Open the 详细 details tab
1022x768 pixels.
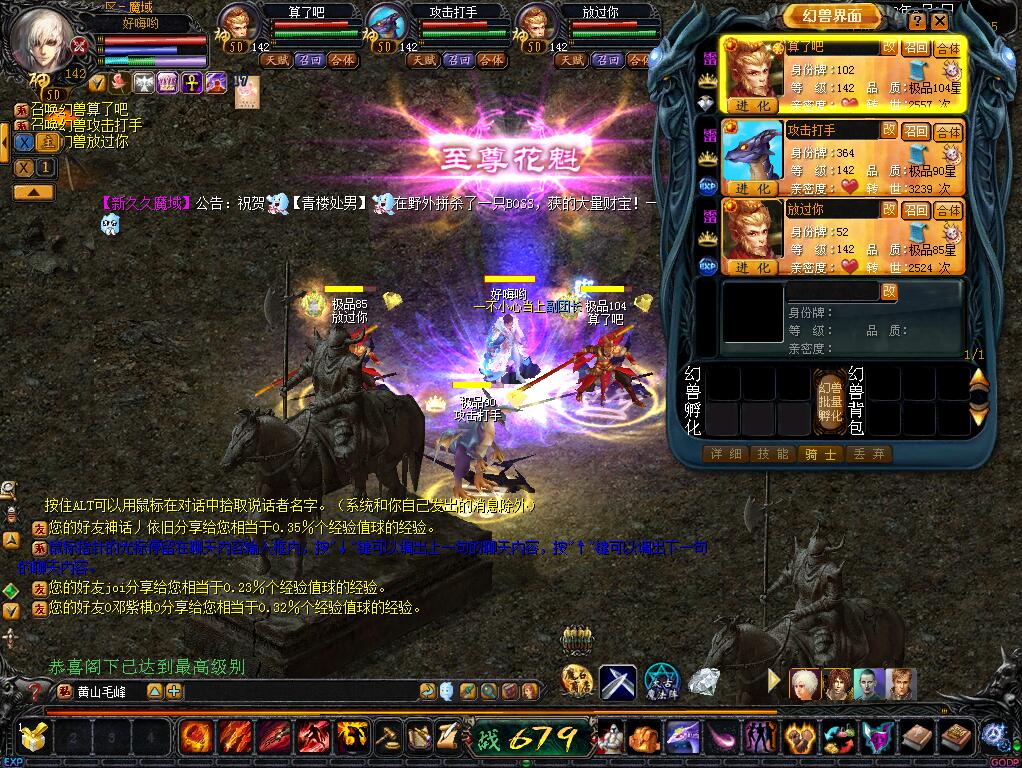click(725, 454)
